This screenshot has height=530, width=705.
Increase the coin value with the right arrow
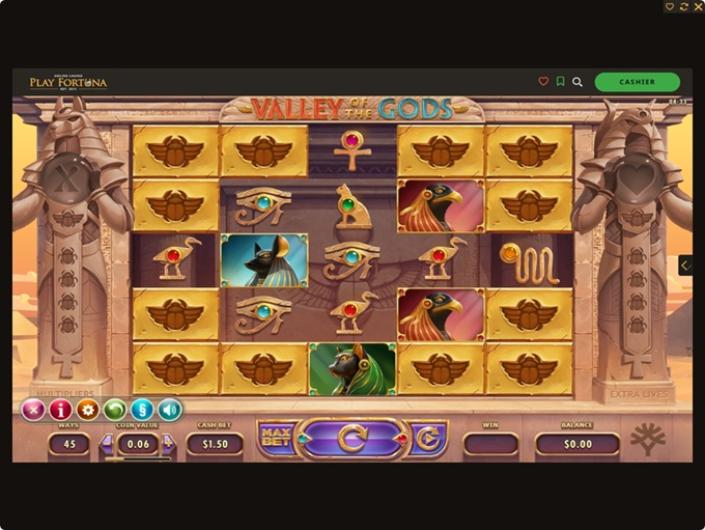pyautogui.click(x=171, y=445)
